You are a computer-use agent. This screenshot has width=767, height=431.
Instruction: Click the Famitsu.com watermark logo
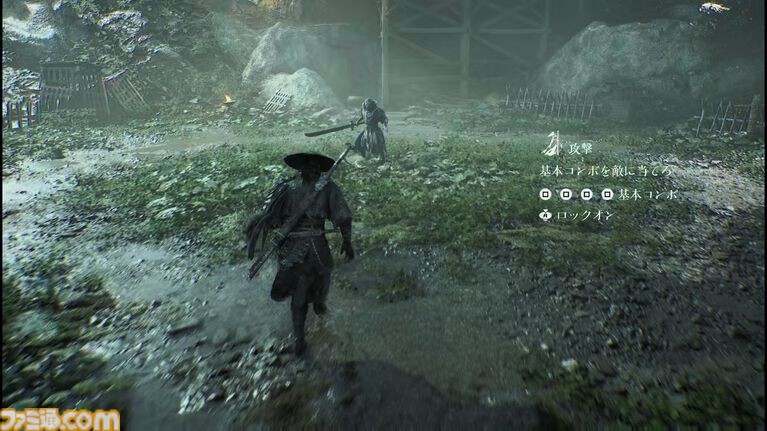(60, 419)
